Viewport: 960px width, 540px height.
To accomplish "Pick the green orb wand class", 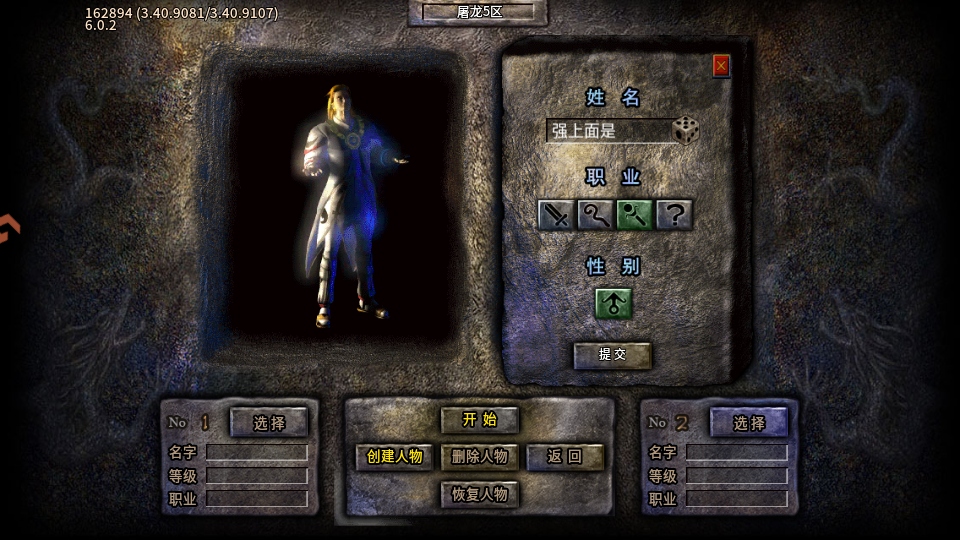I will point(634,214).
